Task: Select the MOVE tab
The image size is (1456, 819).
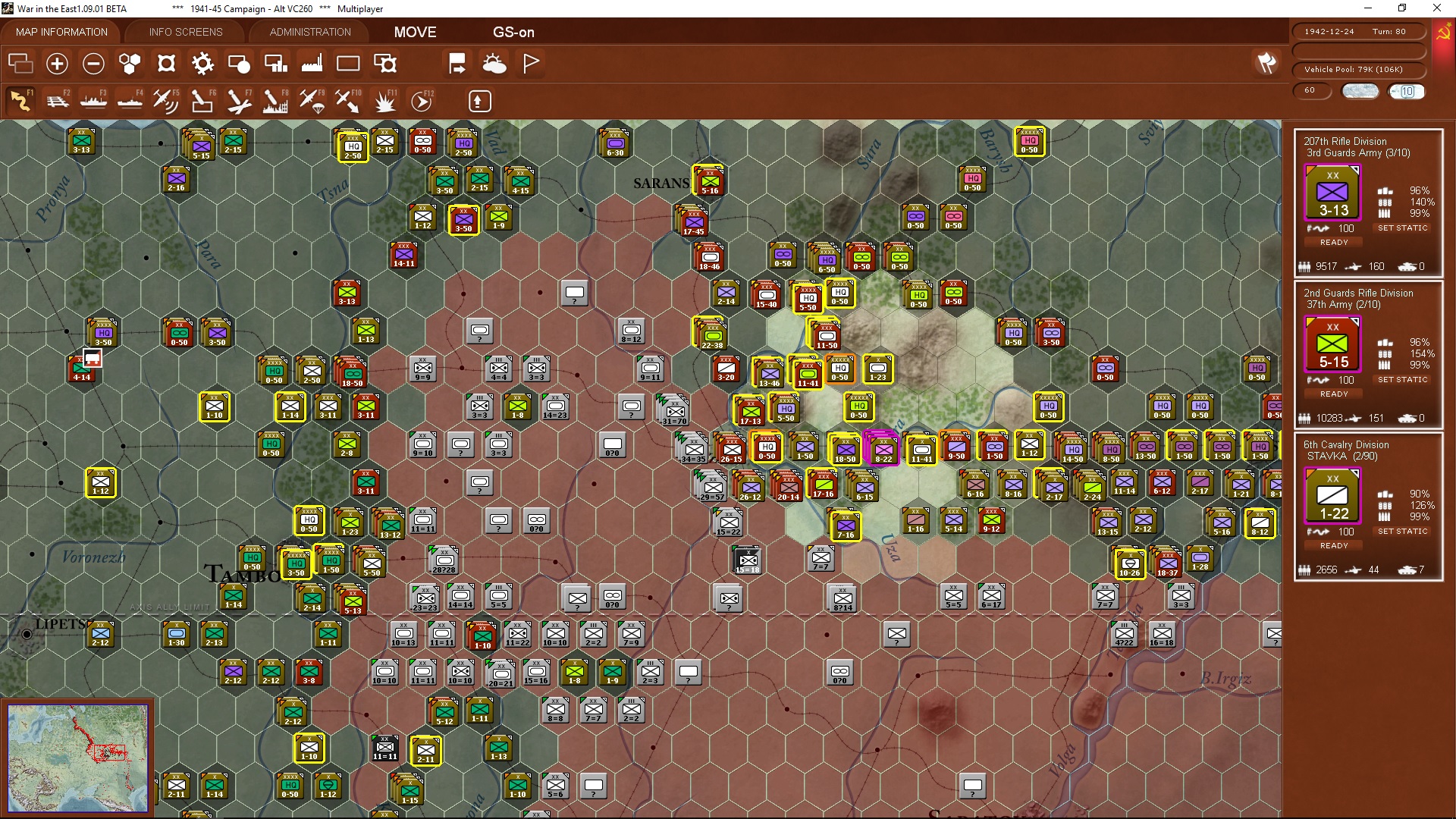Action: click(x=415, y=32)
